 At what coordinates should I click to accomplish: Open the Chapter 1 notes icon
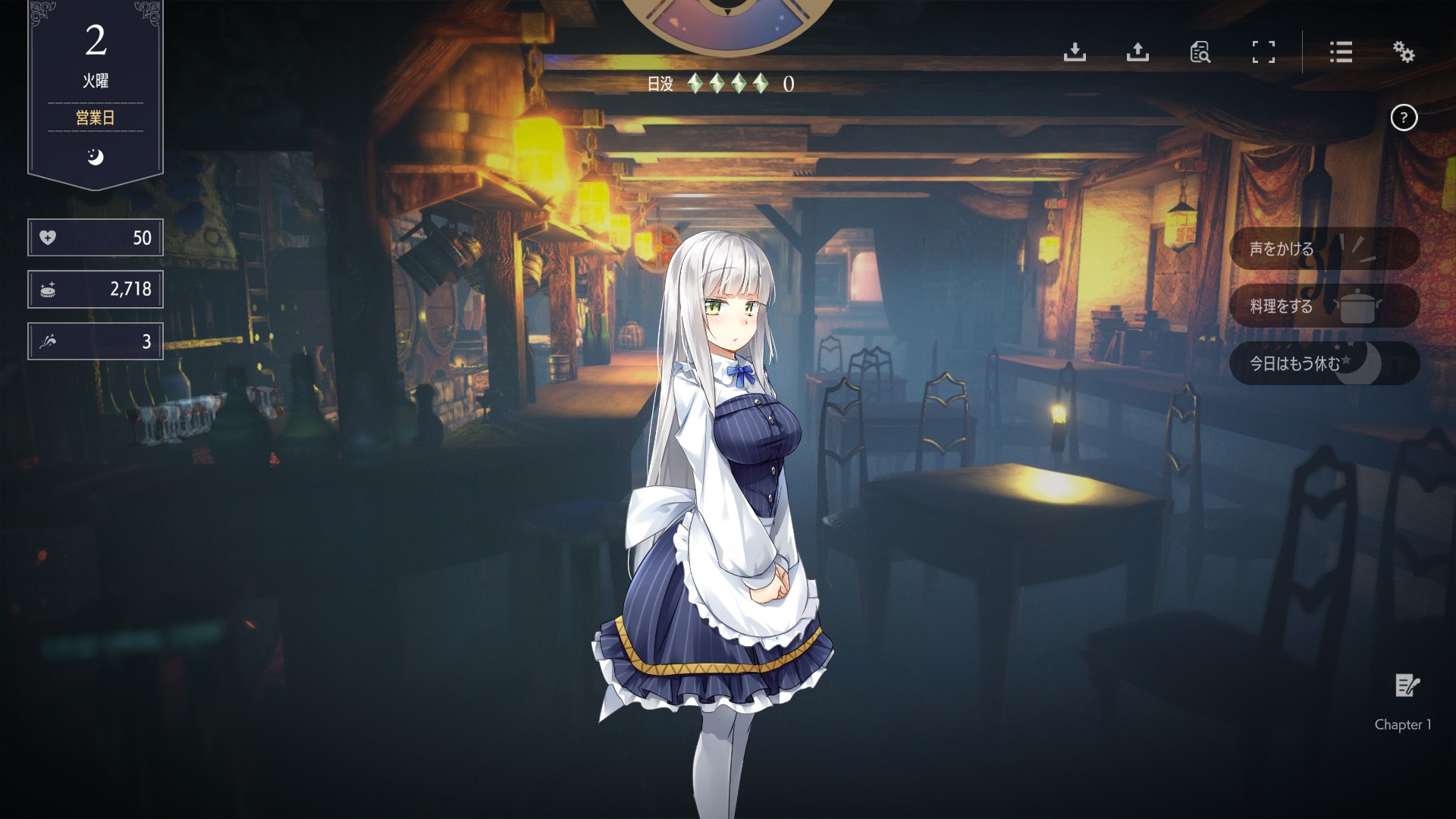pos(1407,686)
